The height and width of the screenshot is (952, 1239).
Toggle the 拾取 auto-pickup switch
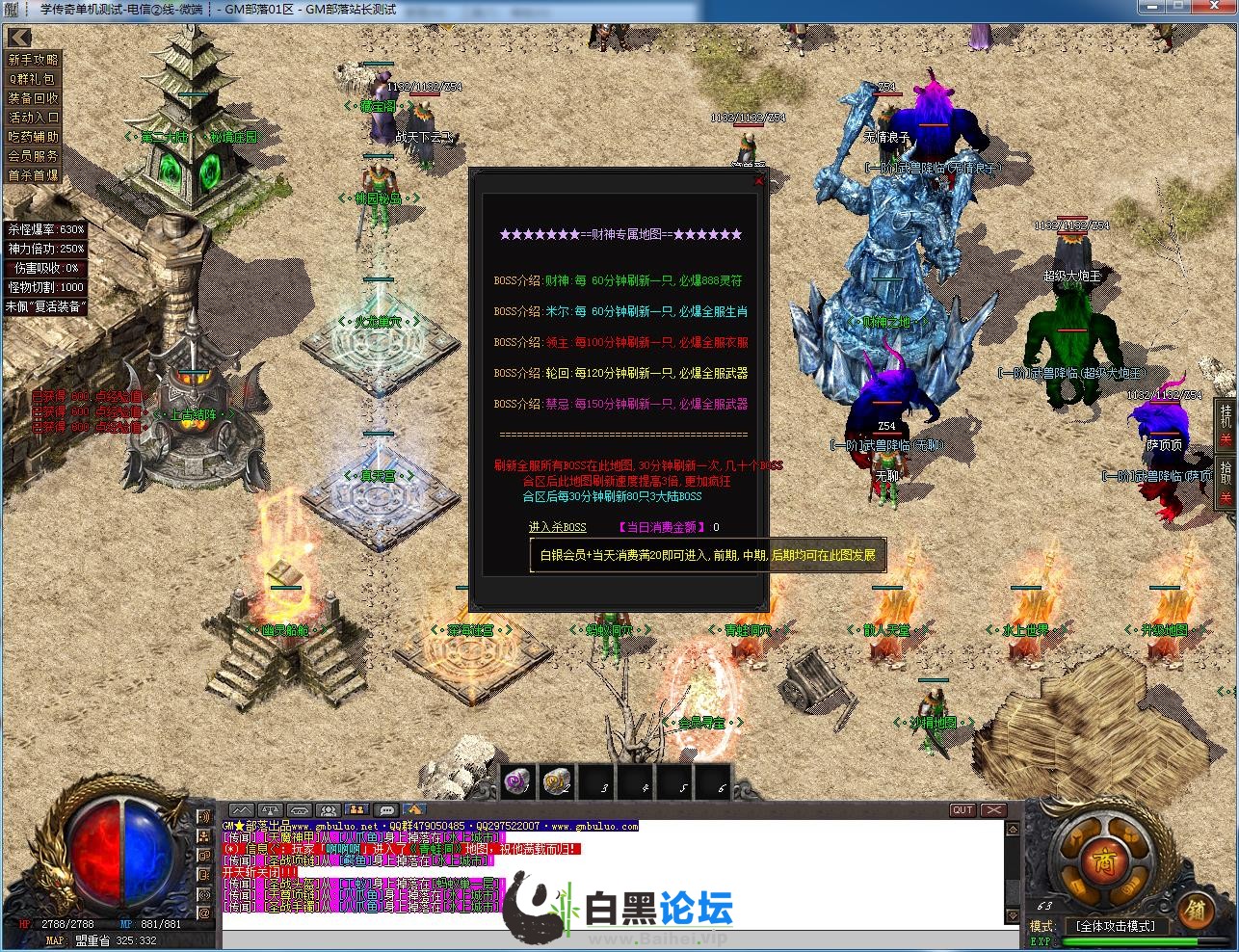(x=1226, y=483)
